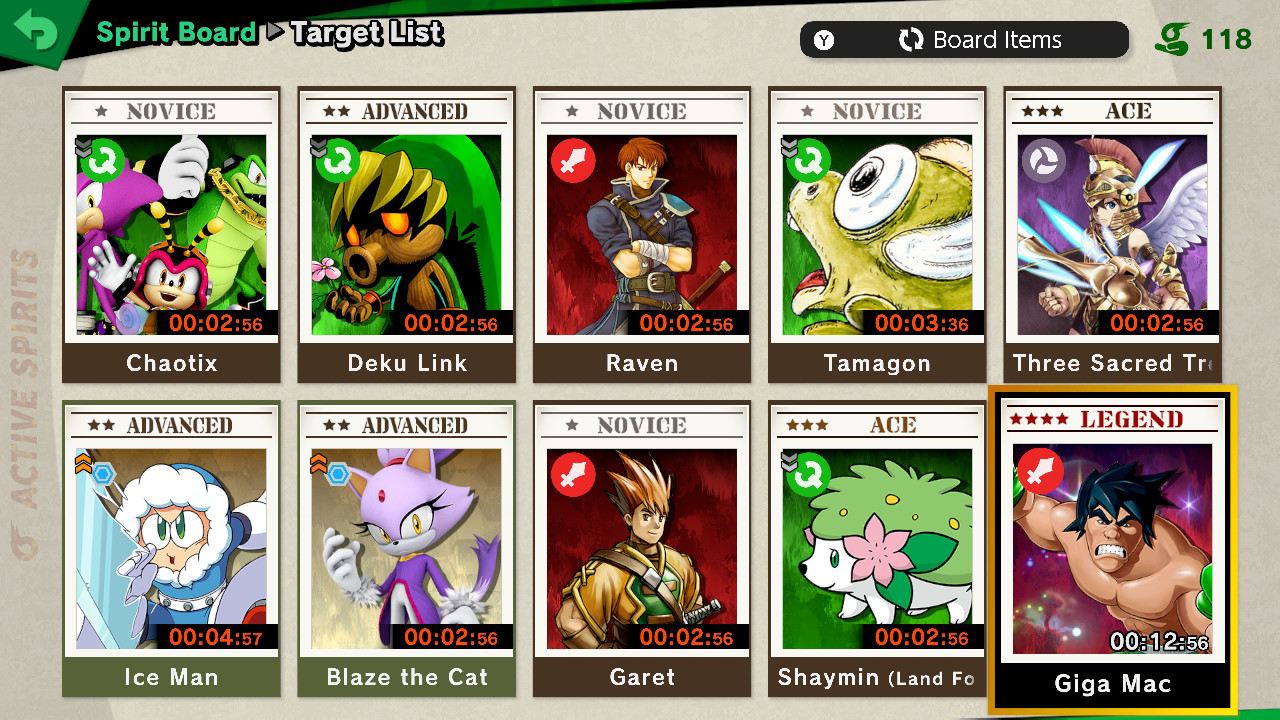This screenshot has height=720, width=1280.
Task: Open the Spirit Board breadcrumb
Action: 174,32
